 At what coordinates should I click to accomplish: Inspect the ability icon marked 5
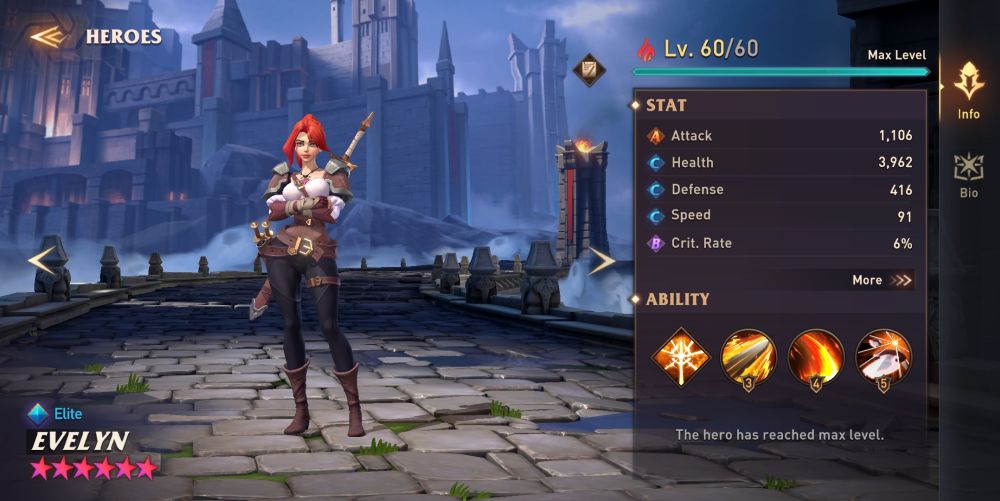pyautogui.click(x=883, y=356)
